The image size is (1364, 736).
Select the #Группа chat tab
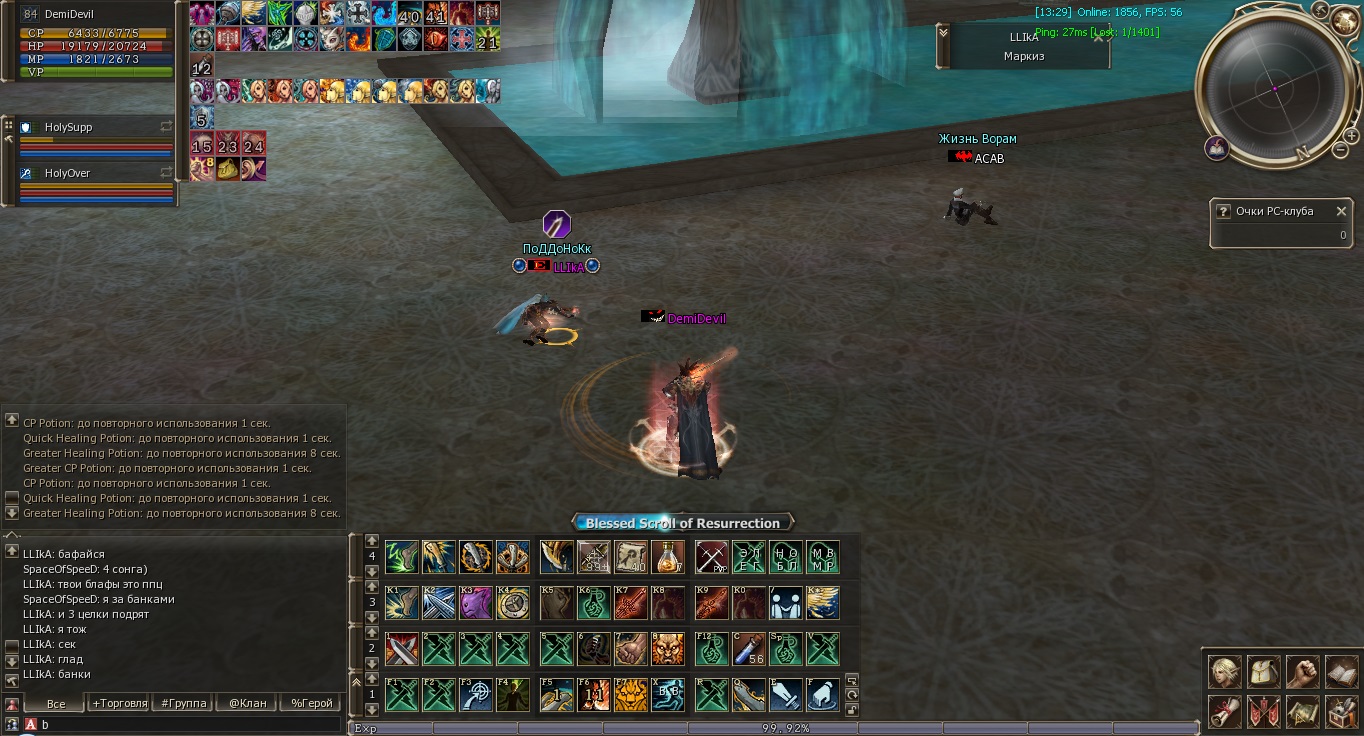pyautogui.click(x=183, y=703)
